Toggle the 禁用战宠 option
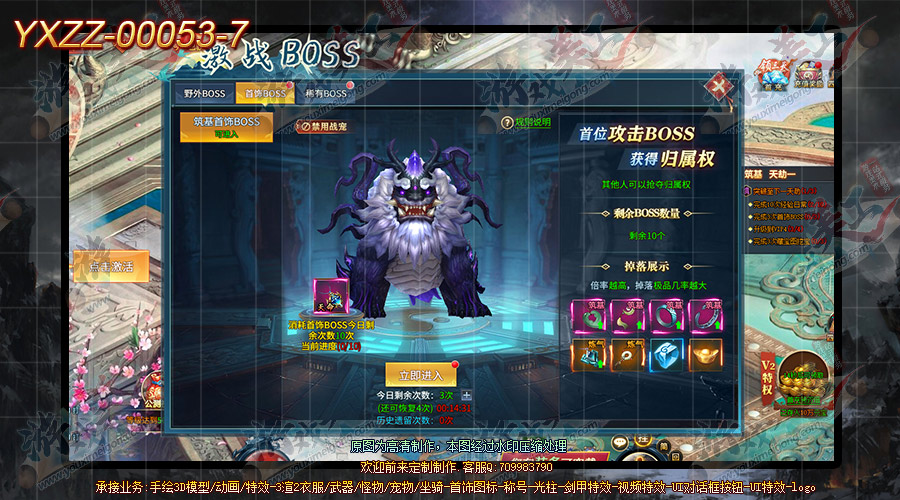Screen dimensions: 900x500 pyautogui.click(x=322, y=126)
